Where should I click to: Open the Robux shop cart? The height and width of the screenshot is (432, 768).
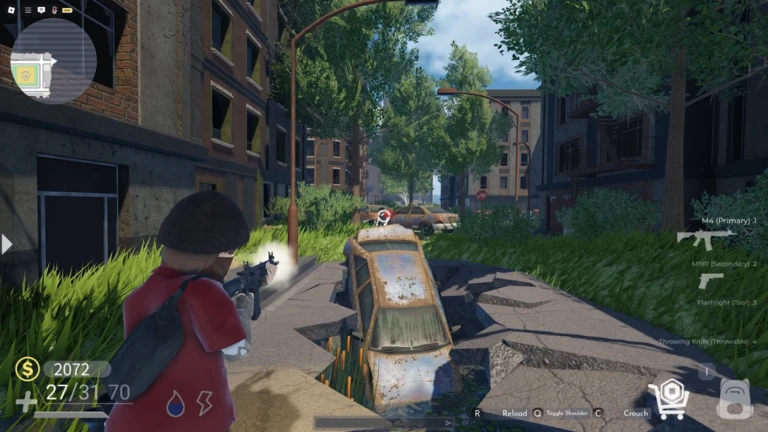point(667,400)
